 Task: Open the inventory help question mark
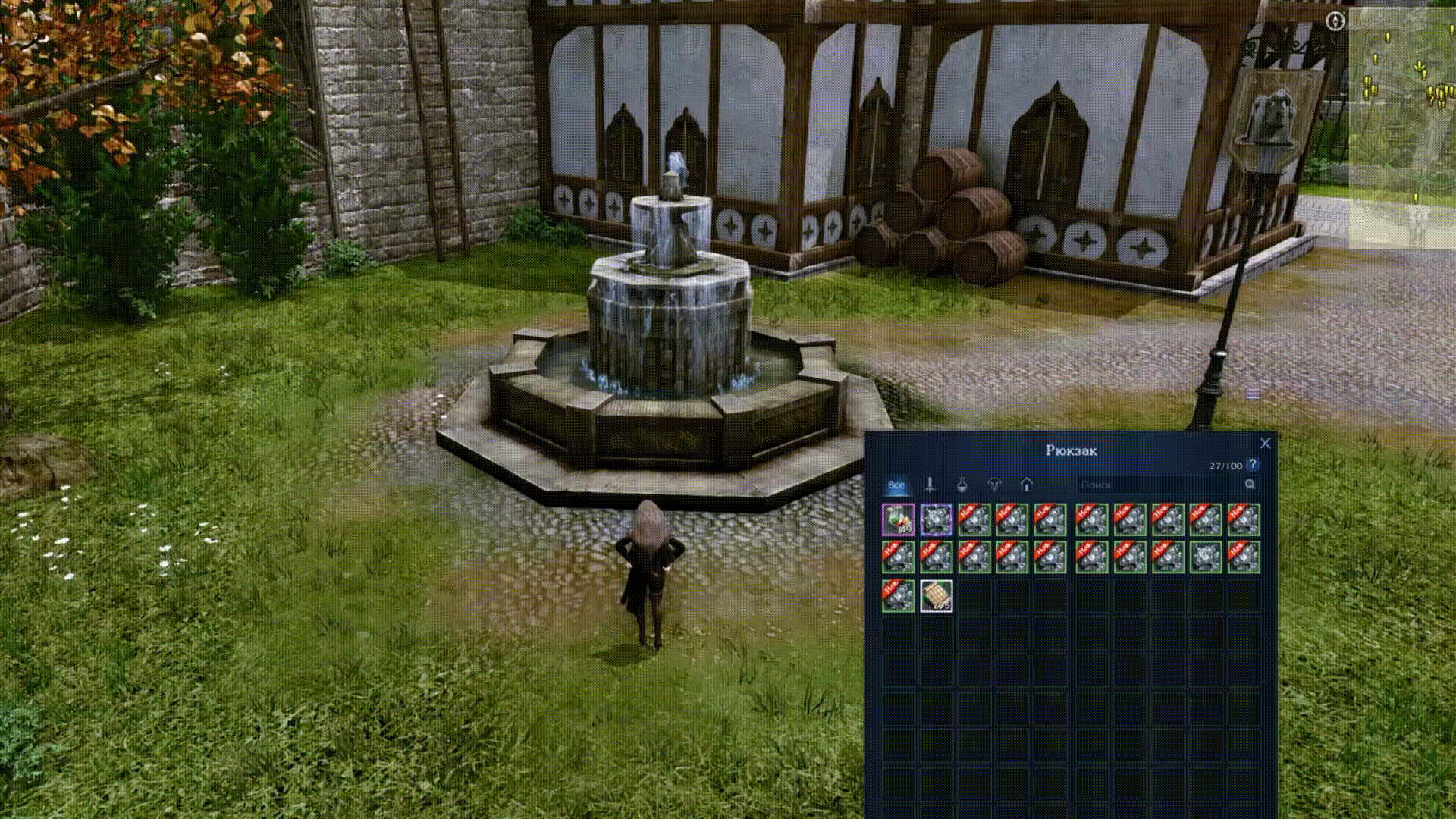(1253, 465)
